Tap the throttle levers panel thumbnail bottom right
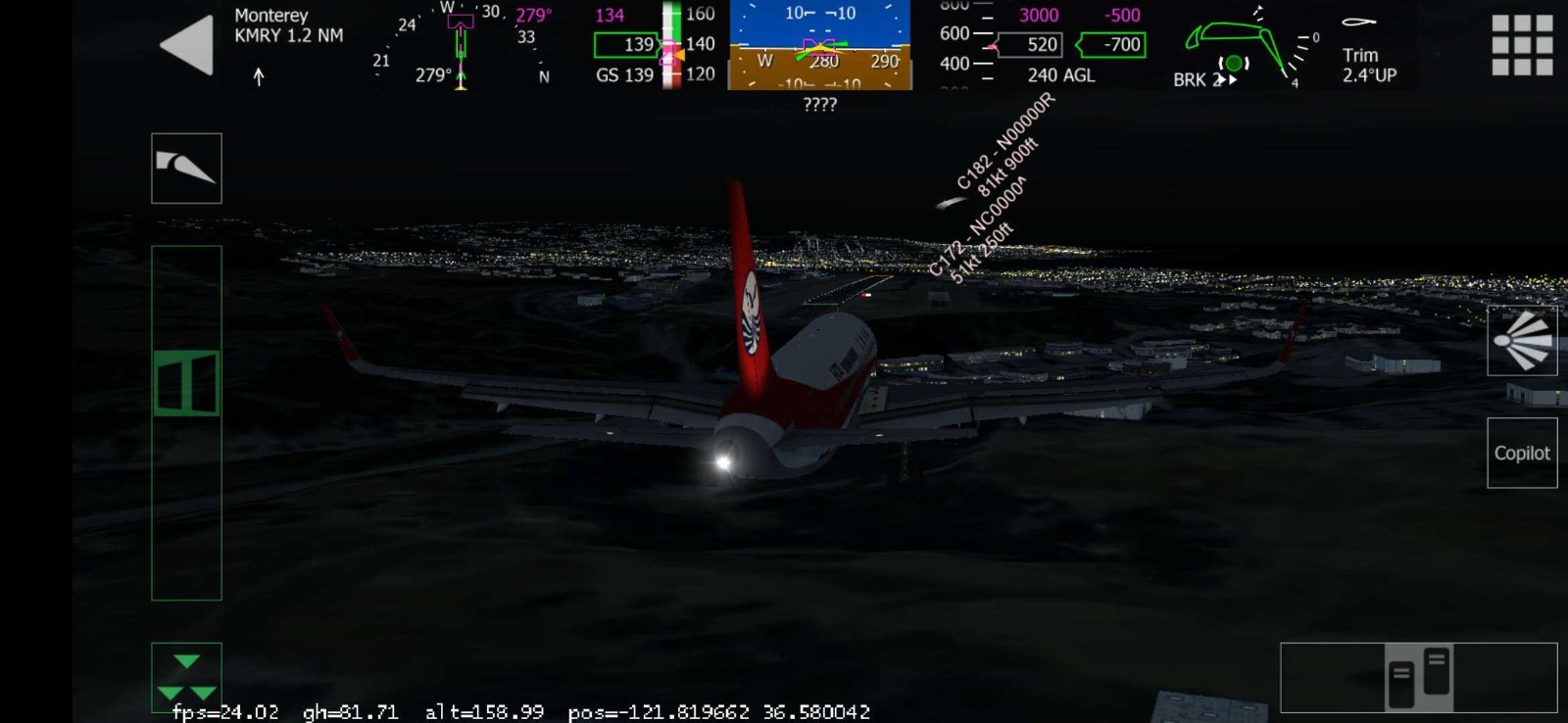Image resolution: width=1568 pixels, height=723 pixels. [1420, 678]
